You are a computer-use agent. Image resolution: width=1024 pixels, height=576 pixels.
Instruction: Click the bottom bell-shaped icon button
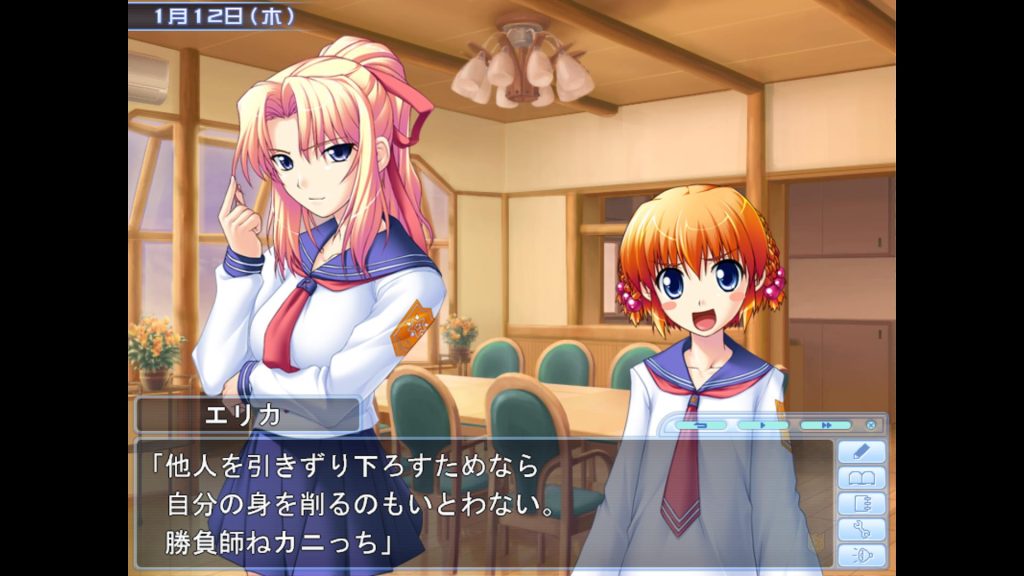pos(861,555)
